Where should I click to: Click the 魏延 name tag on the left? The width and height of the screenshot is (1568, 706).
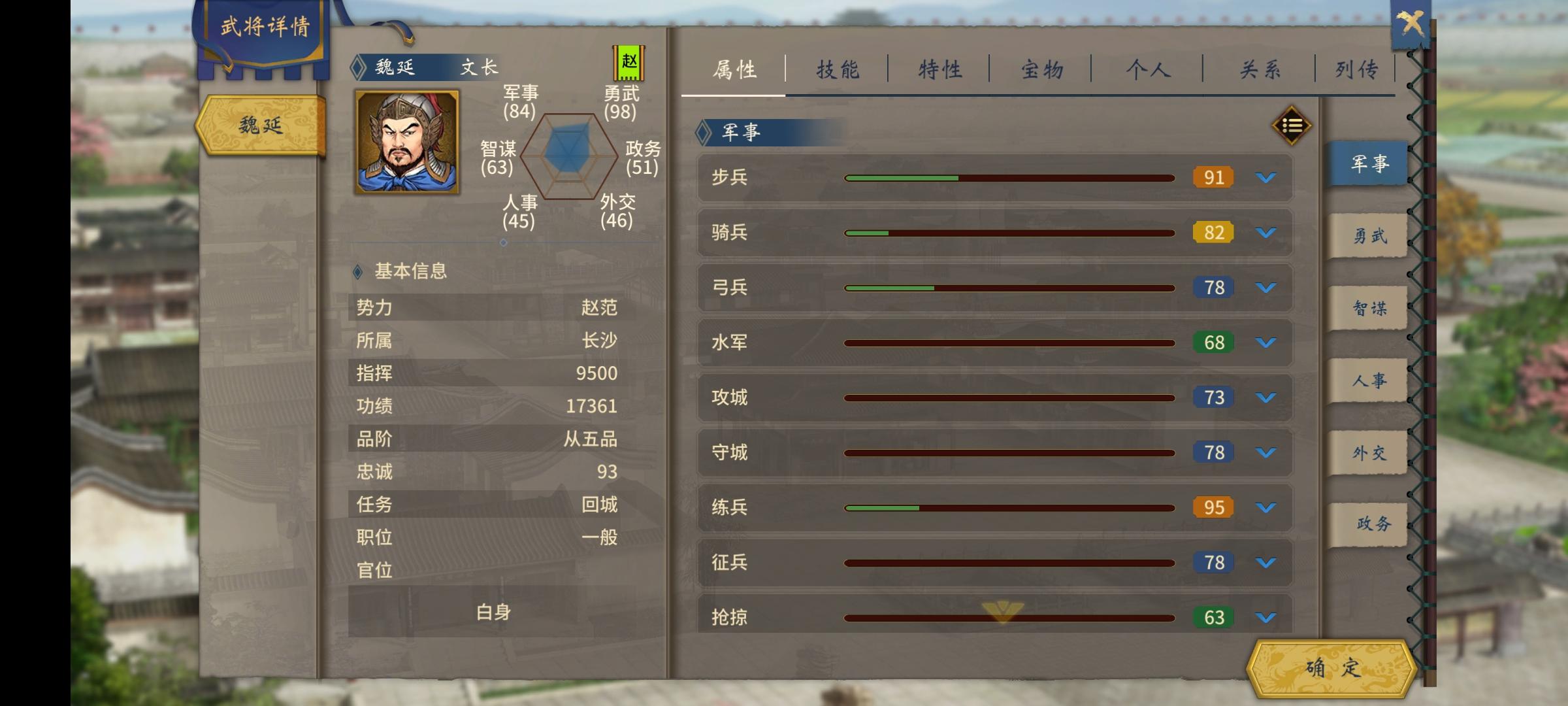(x=260, y=126)
